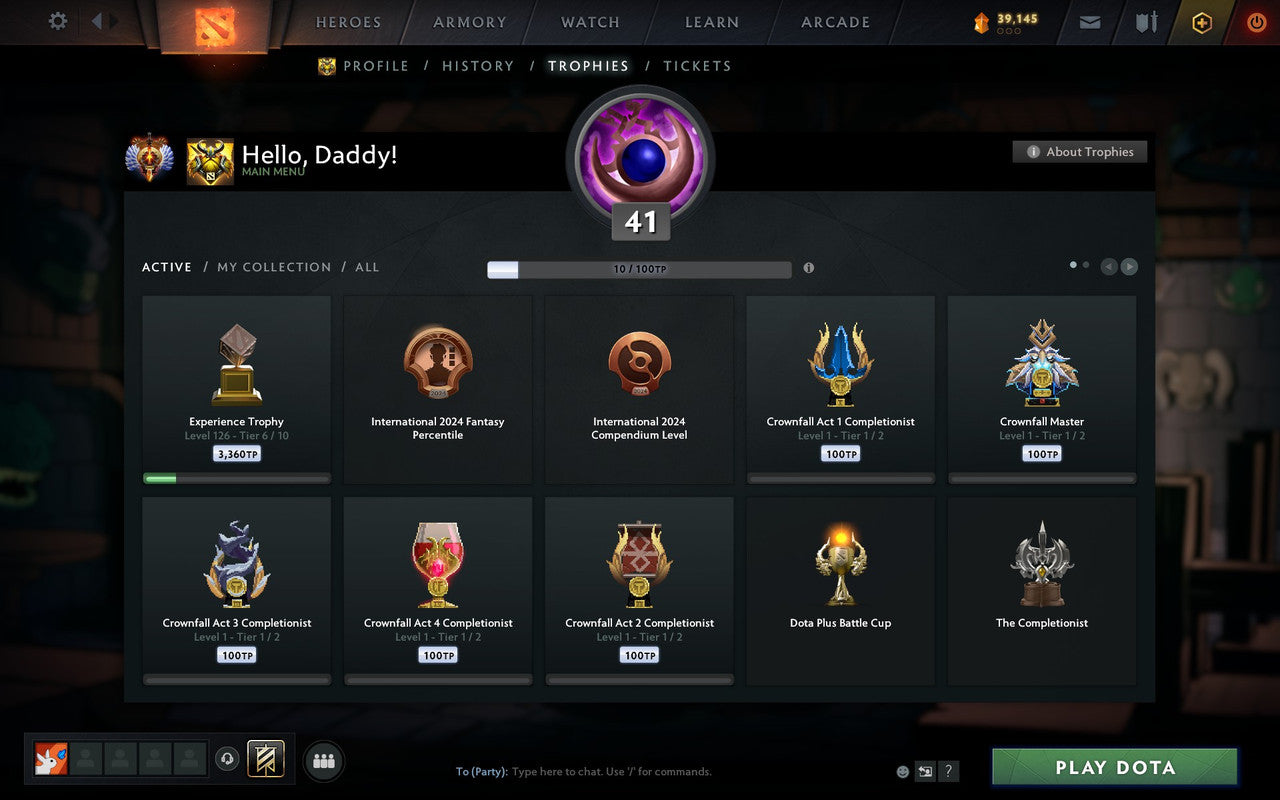Screen dimensions: 1280x800
Task: Open the help question mark icon
Action: pos(948,771)
